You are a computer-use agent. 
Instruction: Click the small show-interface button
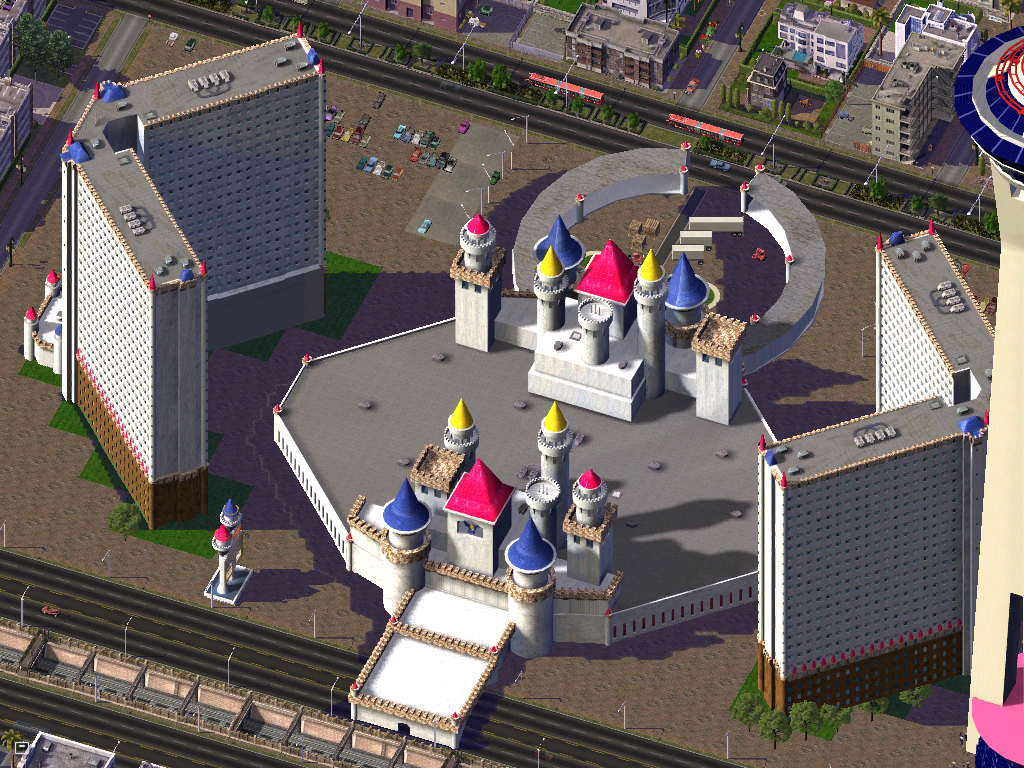(21, 747)
